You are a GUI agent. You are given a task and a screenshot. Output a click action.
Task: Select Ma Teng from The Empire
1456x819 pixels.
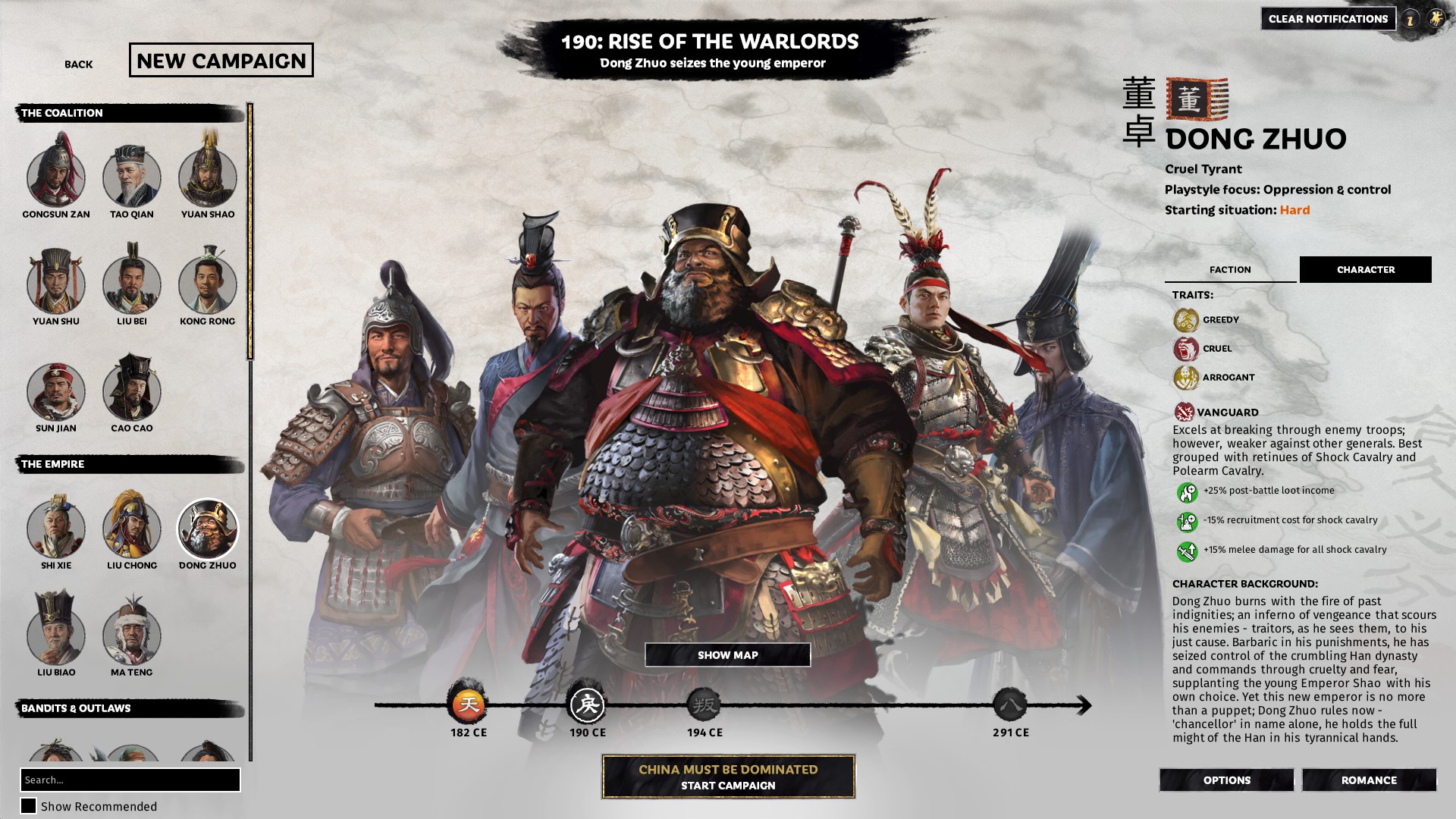(x=132, y=635)
